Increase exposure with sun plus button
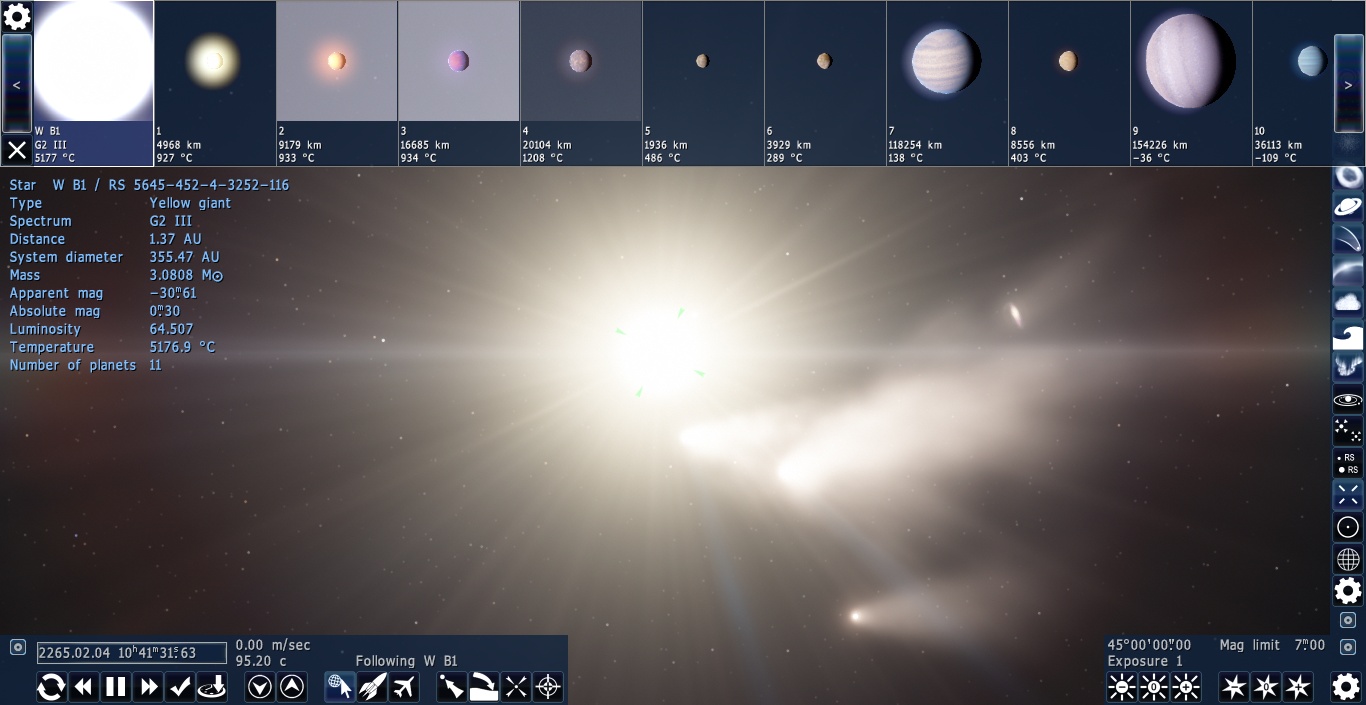1366x705 pixels. (1186, 687)
